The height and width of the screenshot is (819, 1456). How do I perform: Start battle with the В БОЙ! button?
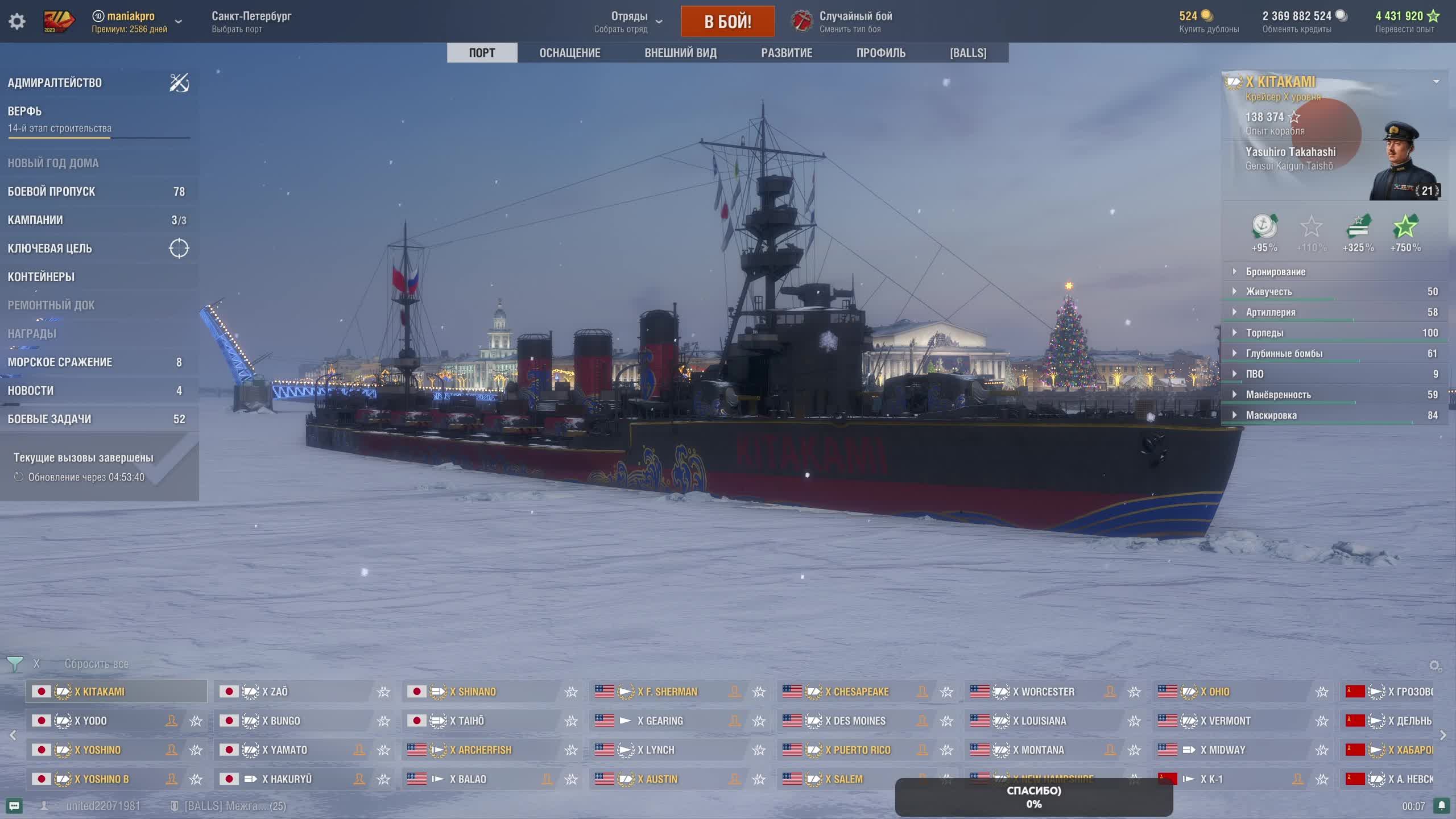tap(727, 22)
